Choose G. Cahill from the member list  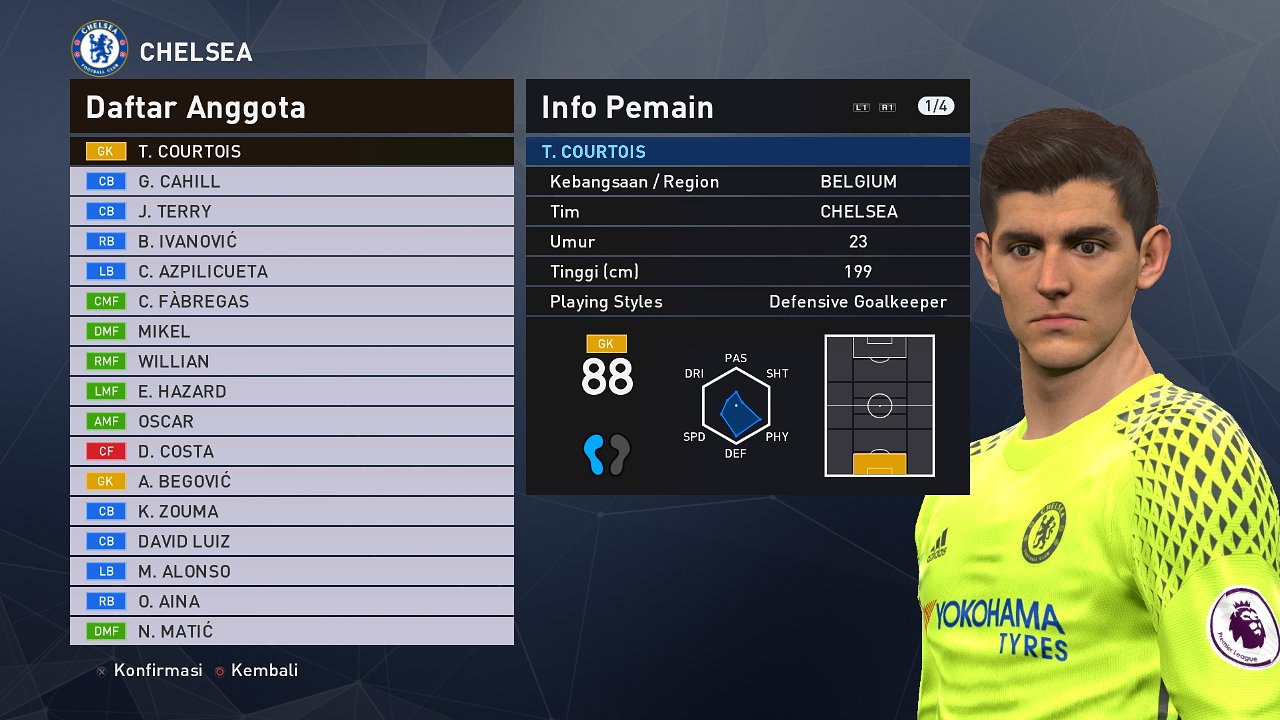[x=291, y=182]
